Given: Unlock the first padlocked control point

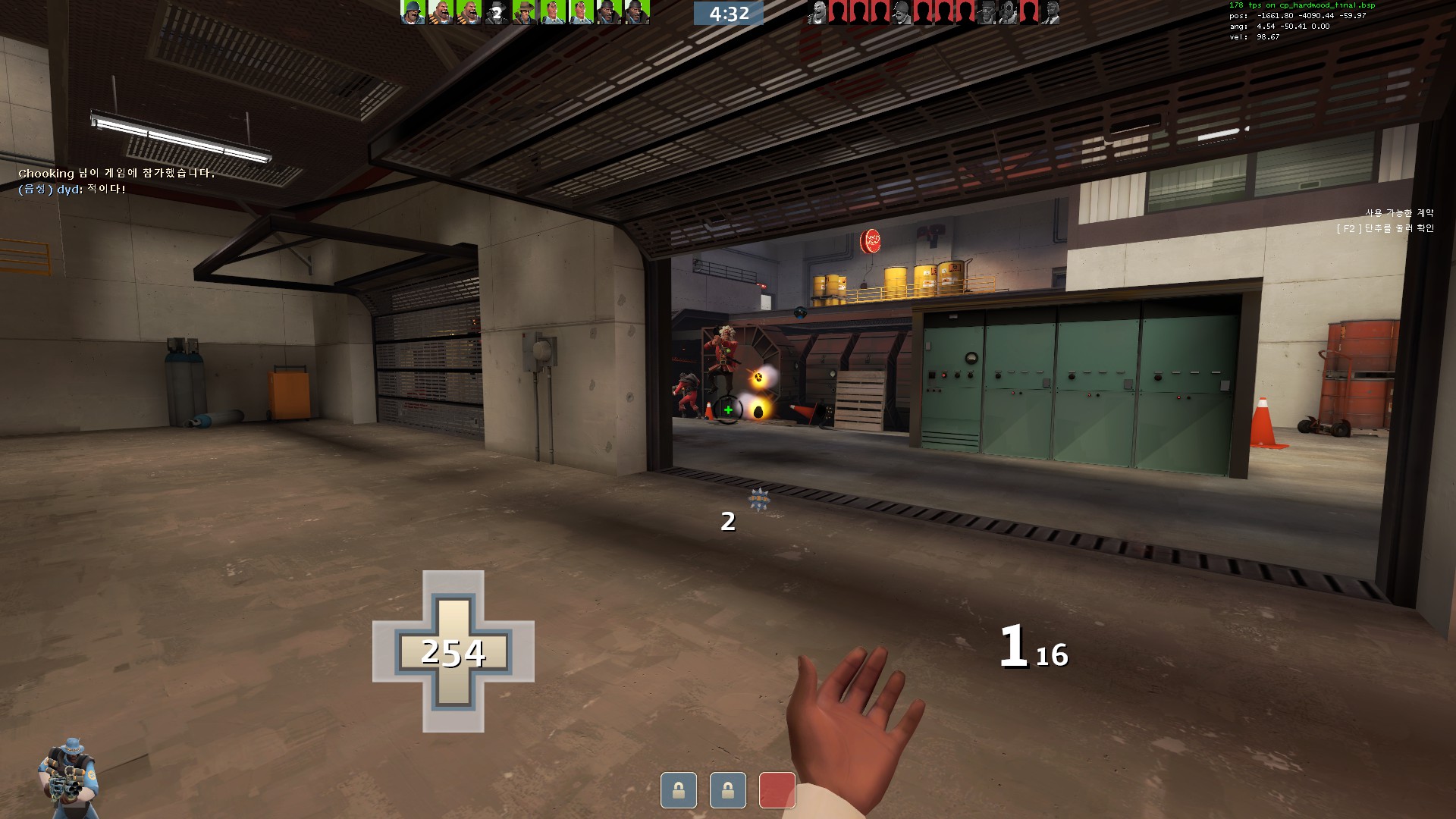Looking at the screenshot, I should tap(677, 789).
